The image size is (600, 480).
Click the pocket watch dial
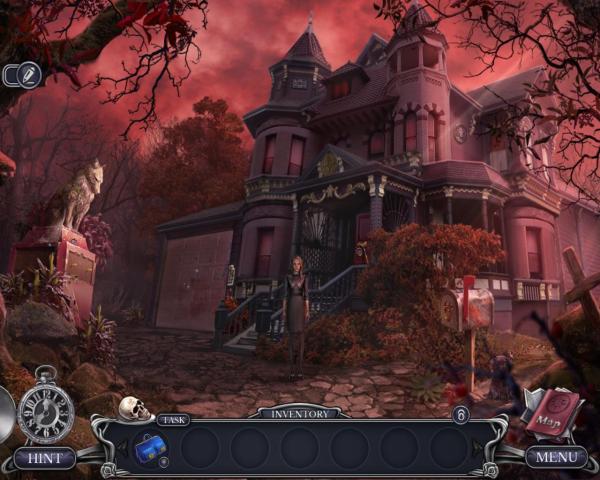point(45,410)
